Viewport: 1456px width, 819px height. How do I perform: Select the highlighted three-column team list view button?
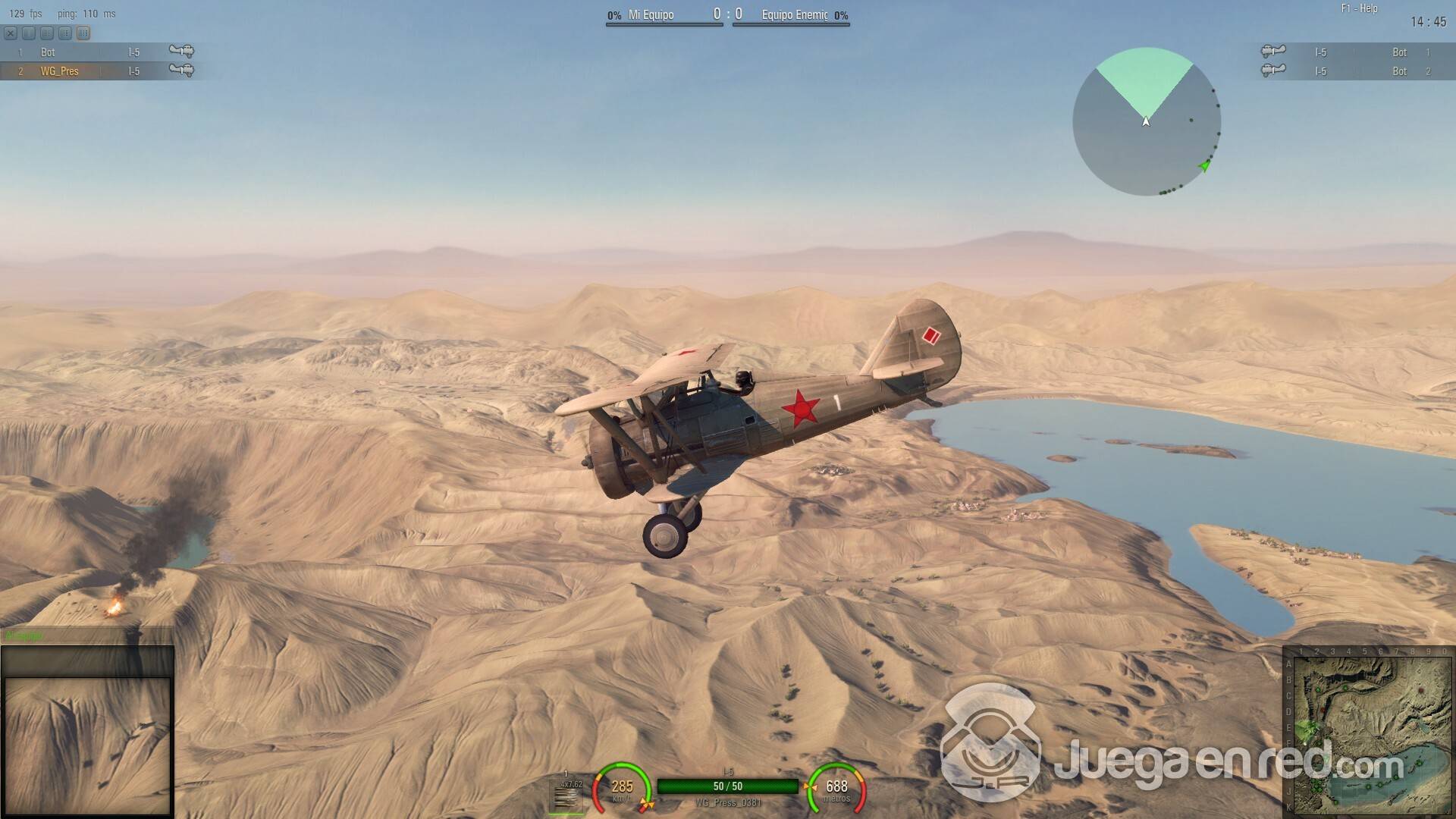pos(83,33)
